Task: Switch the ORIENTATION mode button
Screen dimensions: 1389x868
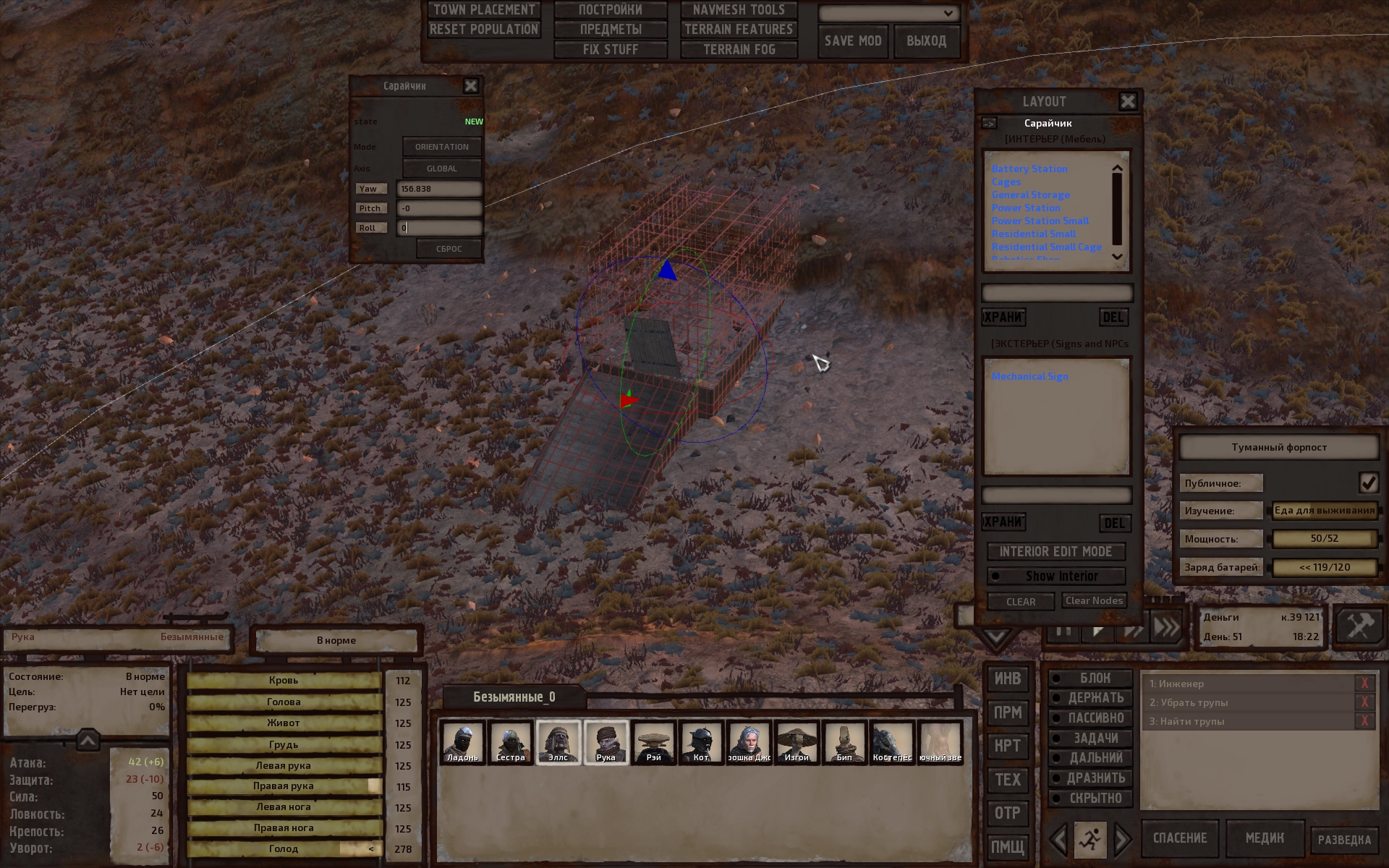Action: coord(441,147)
